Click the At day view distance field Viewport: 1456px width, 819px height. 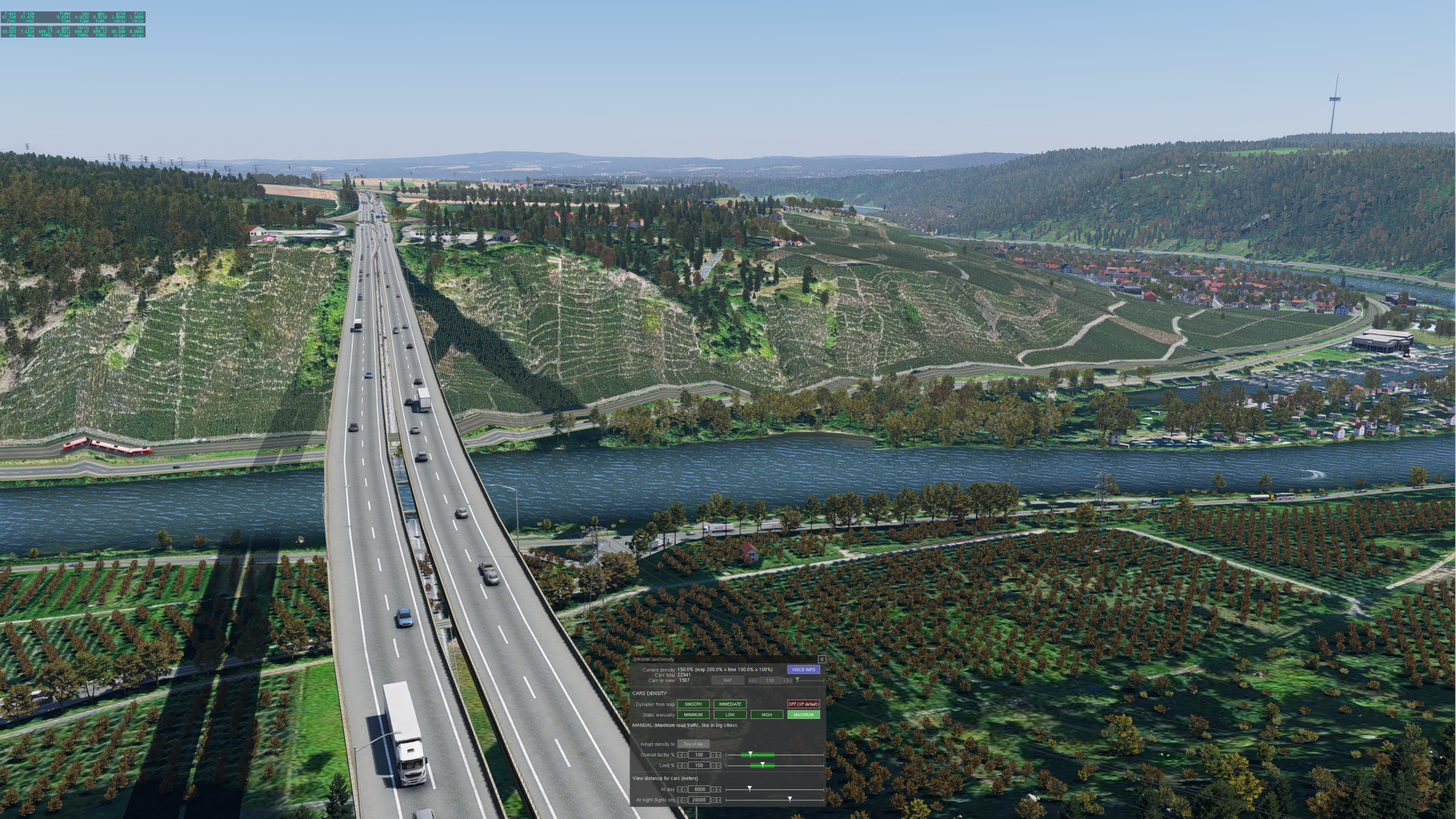point(699,789)
